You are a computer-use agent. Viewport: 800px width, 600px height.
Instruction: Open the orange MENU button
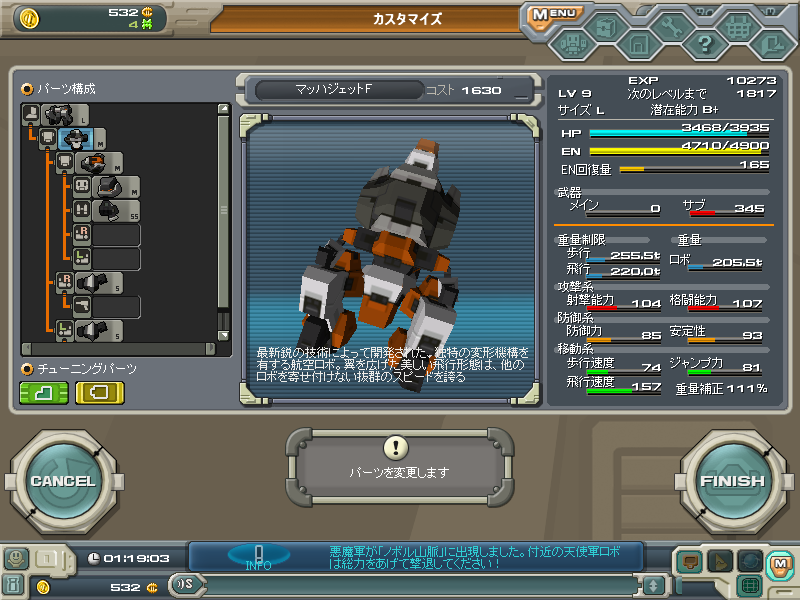point(553,15)
